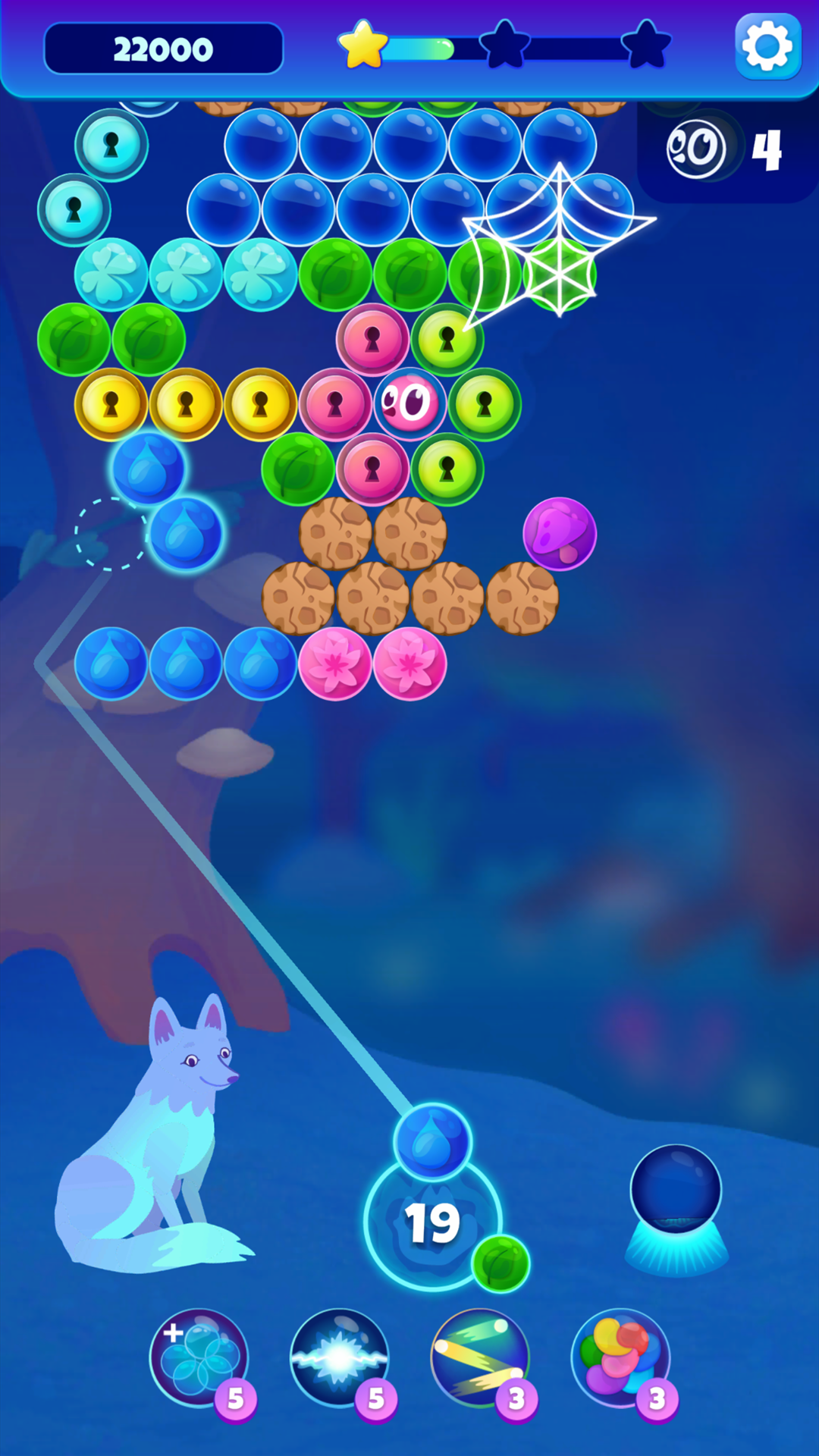Click the blue water drop shooter bubble
The image size is (819, 1456).
[432, 1142]
